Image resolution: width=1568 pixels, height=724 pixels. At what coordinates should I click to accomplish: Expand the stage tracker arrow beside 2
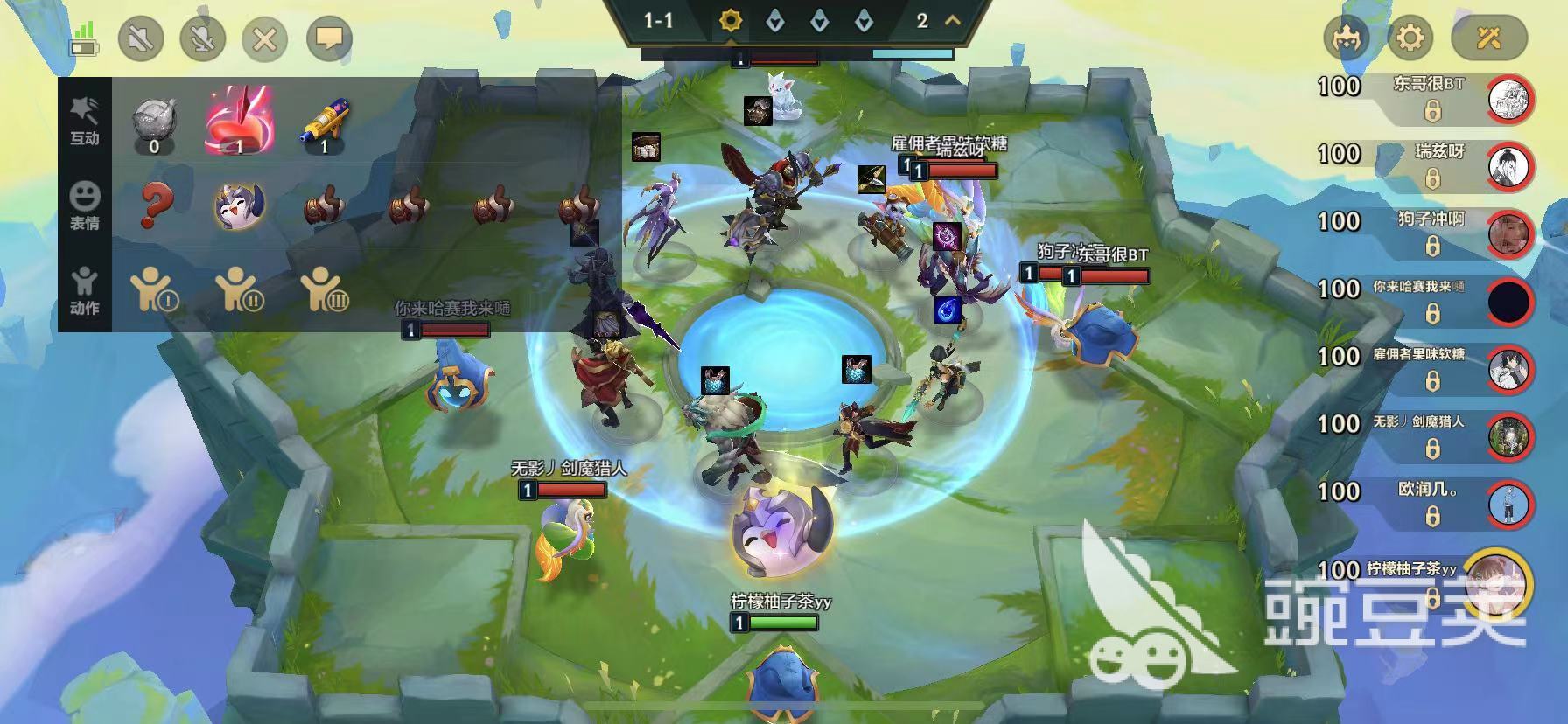[x=952, y=20]
